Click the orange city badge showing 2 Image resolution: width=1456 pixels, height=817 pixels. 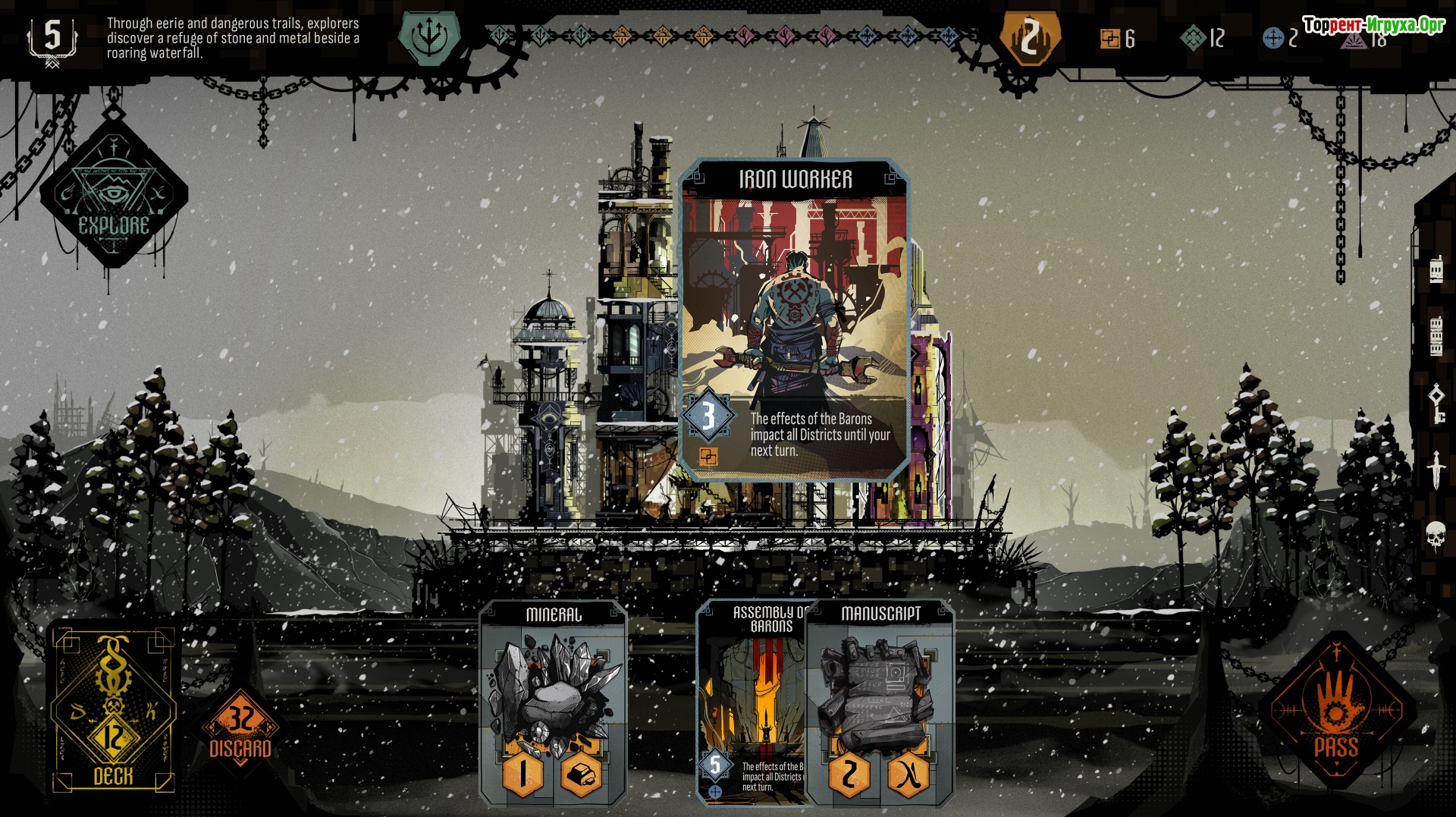(1029, 37)
